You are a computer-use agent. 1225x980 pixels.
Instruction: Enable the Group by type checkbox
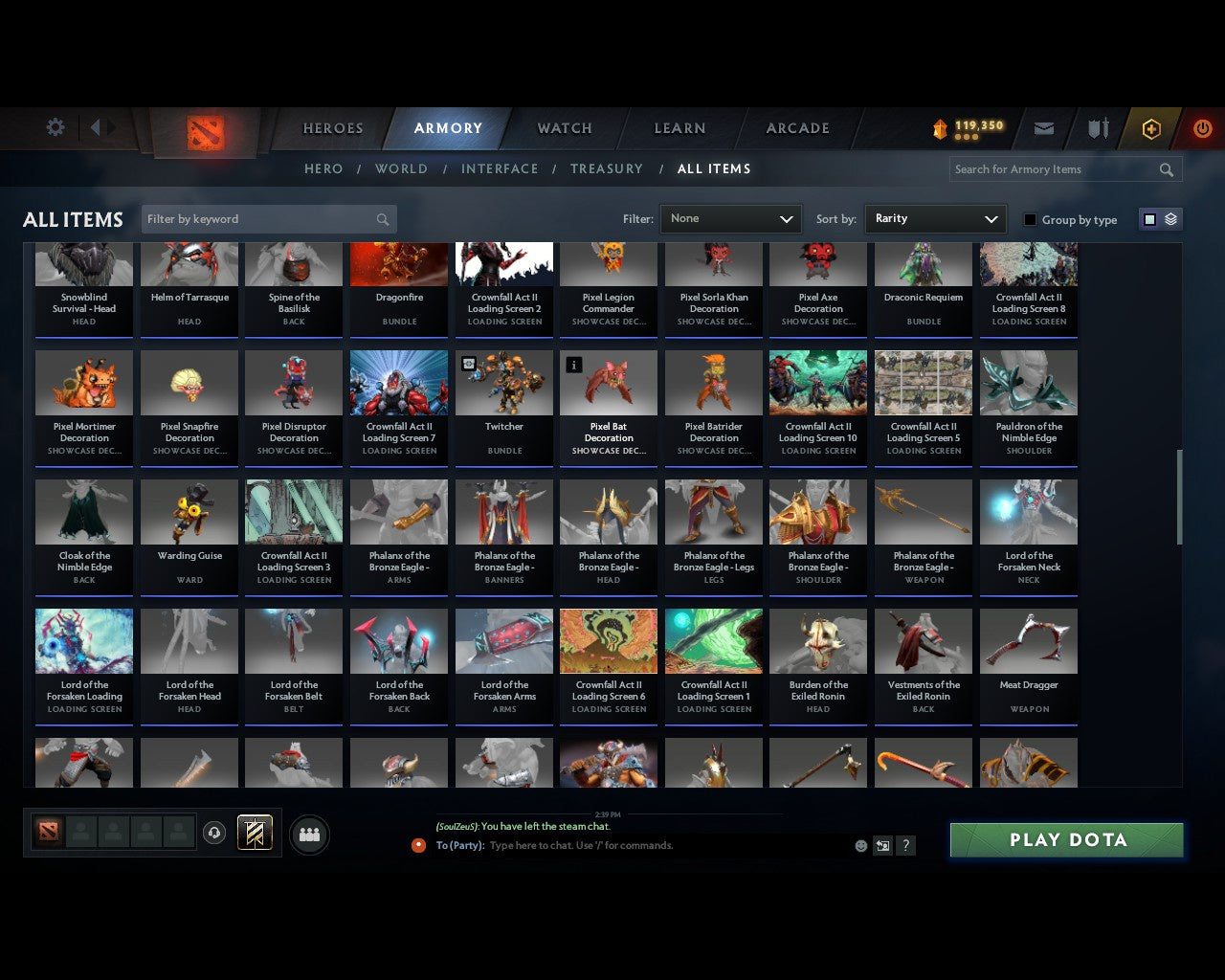click(1030, 219)
